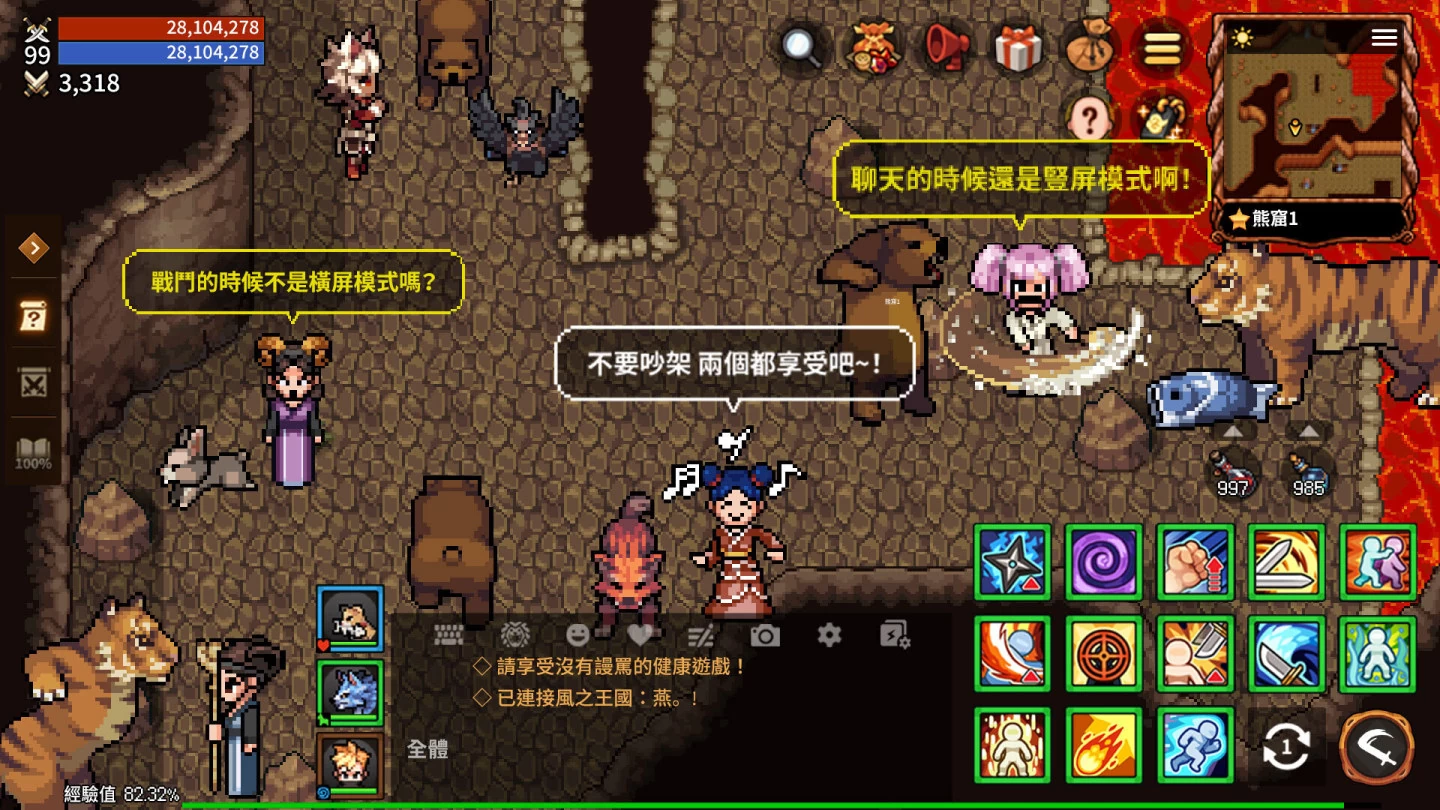The image size is (1440, 810).
Task: Use the fireball skill
Action: coord(1103,746)
